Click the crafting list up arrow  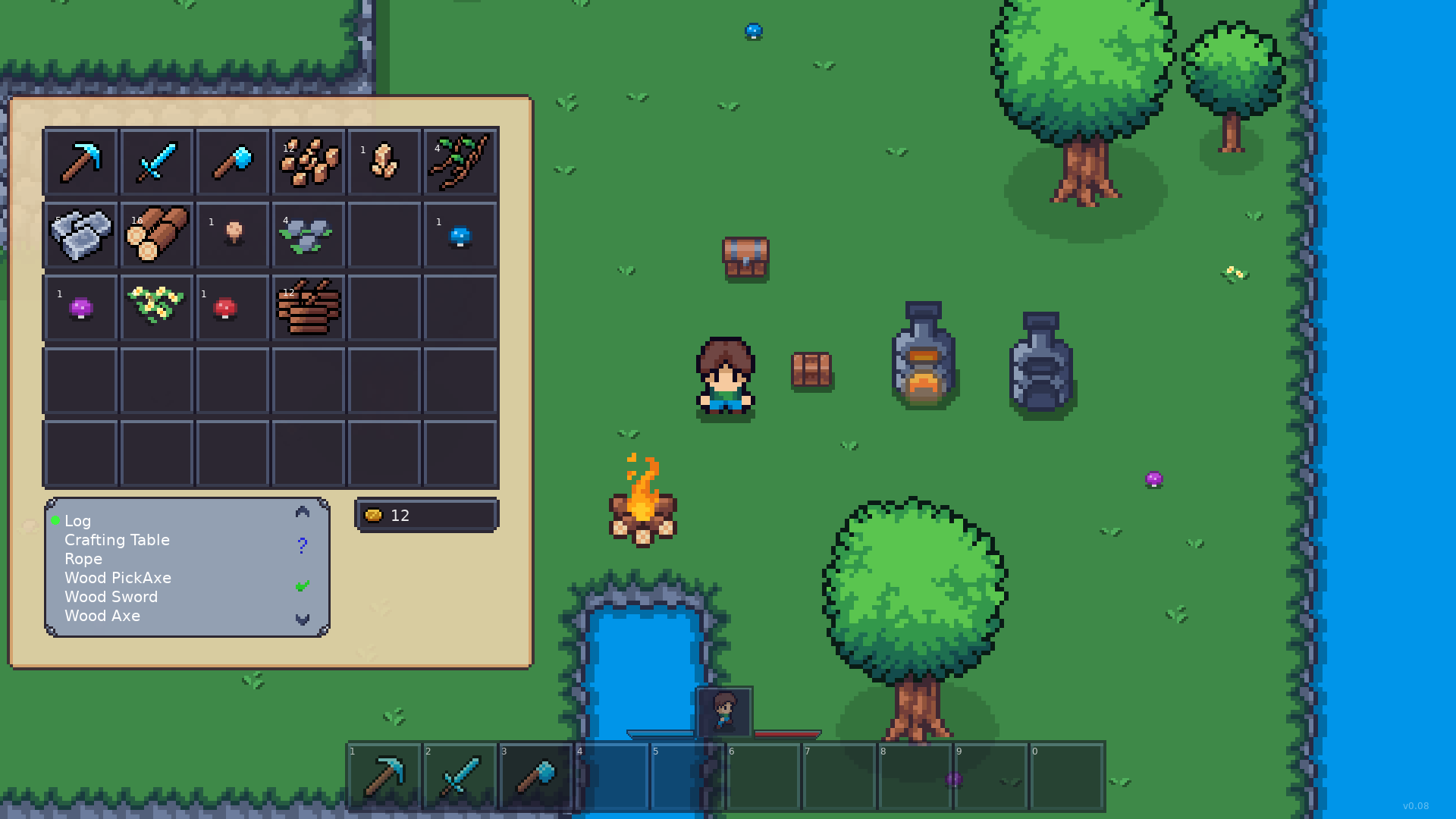click(x=302, y=513)
